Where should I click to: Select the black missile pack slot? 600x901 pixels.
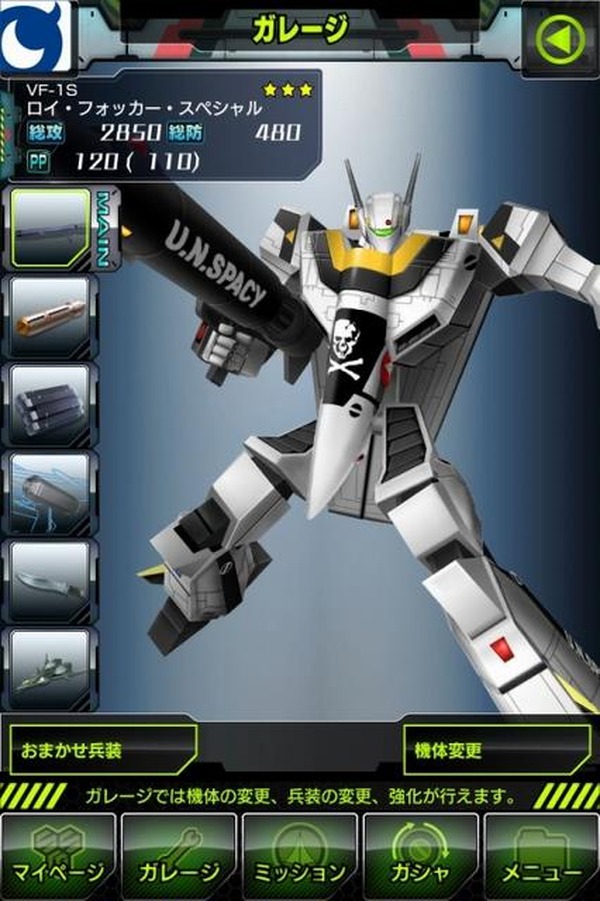point(50,405)
